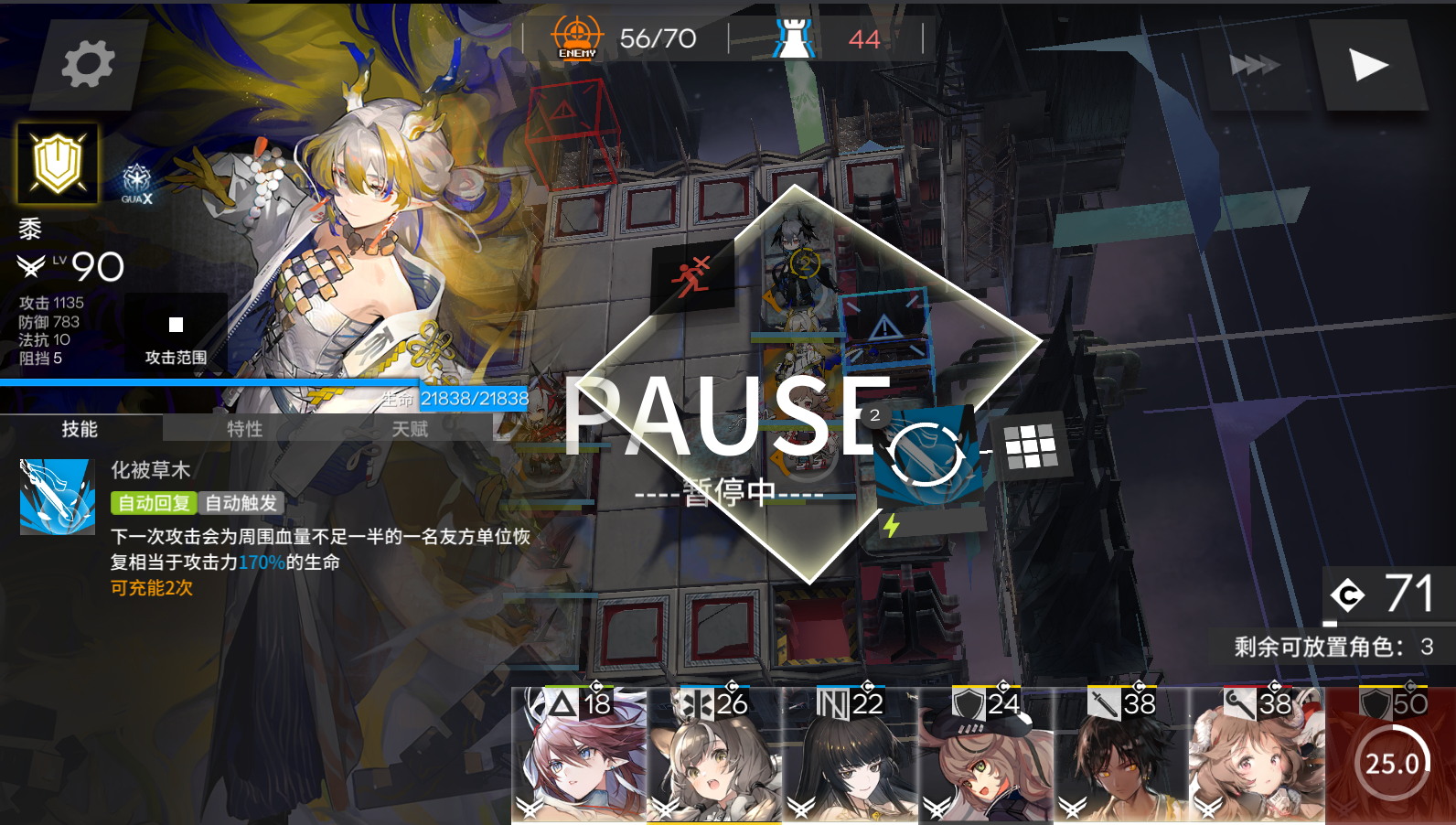Resume the game with the play button
This screenshot has width=1456, height=825.
click(x=1368, y=64)
